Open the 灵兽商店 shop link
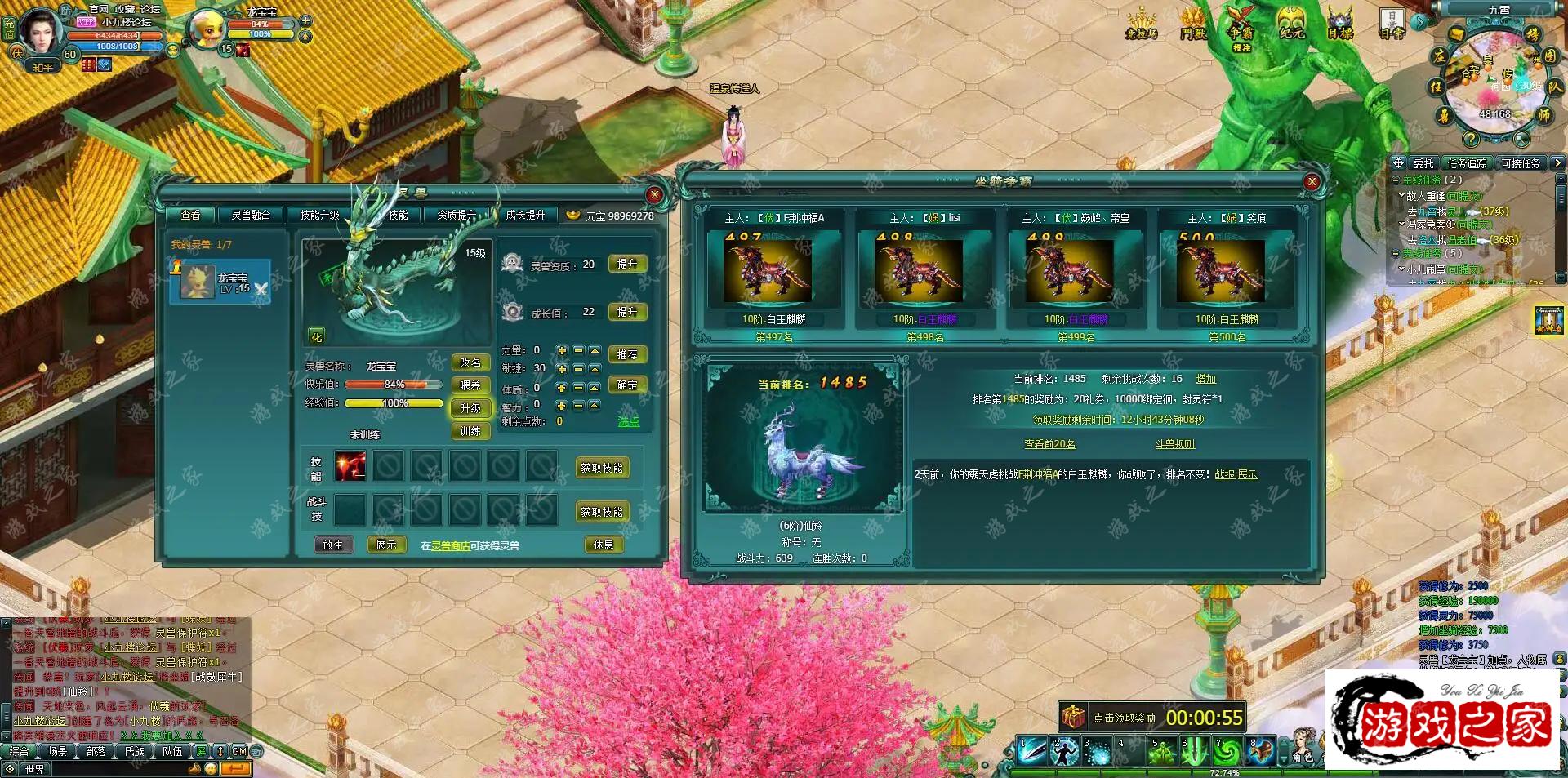This screenshot has height=778, width=1568. click(450, 545)
